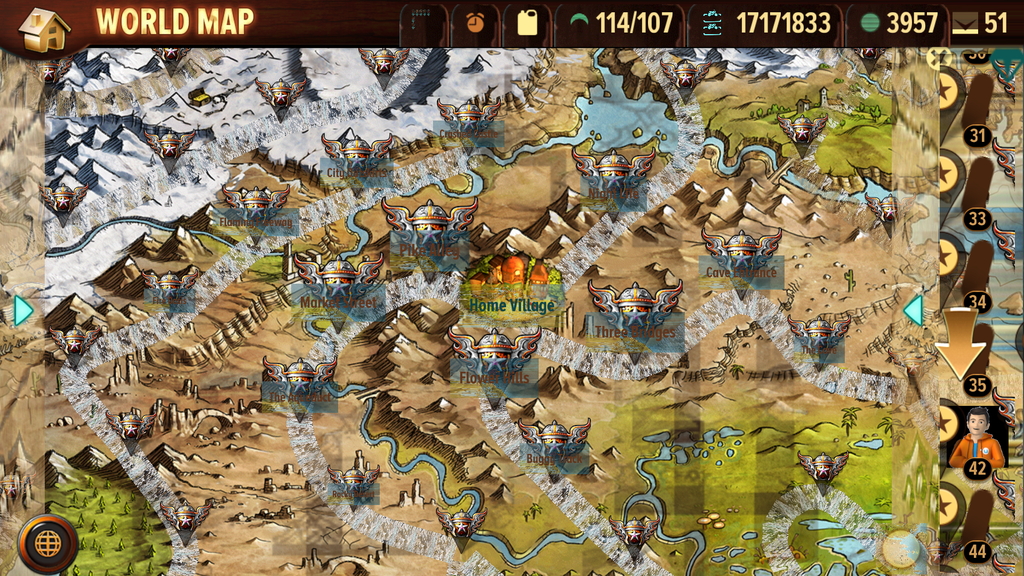Select the Flaming Freeway track marker

coord(256,206)
